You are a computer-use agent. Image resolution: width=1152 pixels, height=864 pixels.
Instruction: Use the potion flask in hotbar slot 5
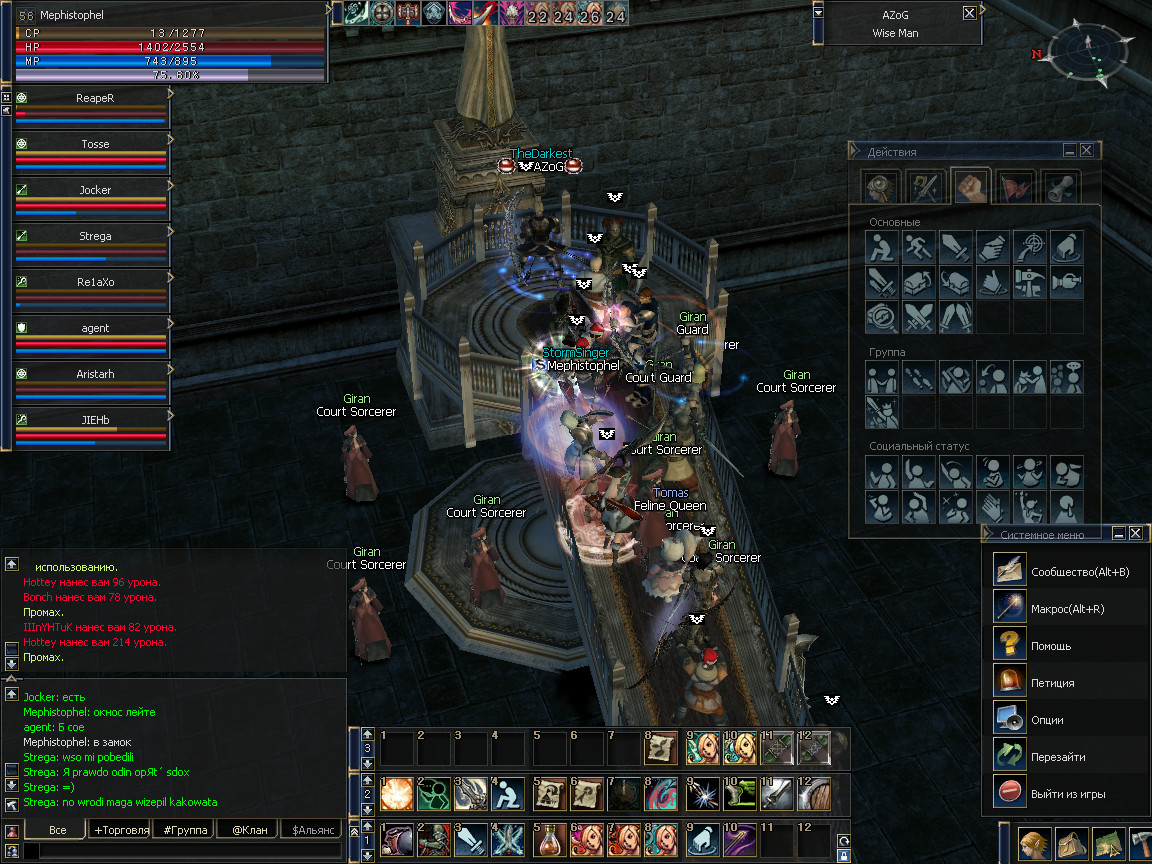pos(546,838)
